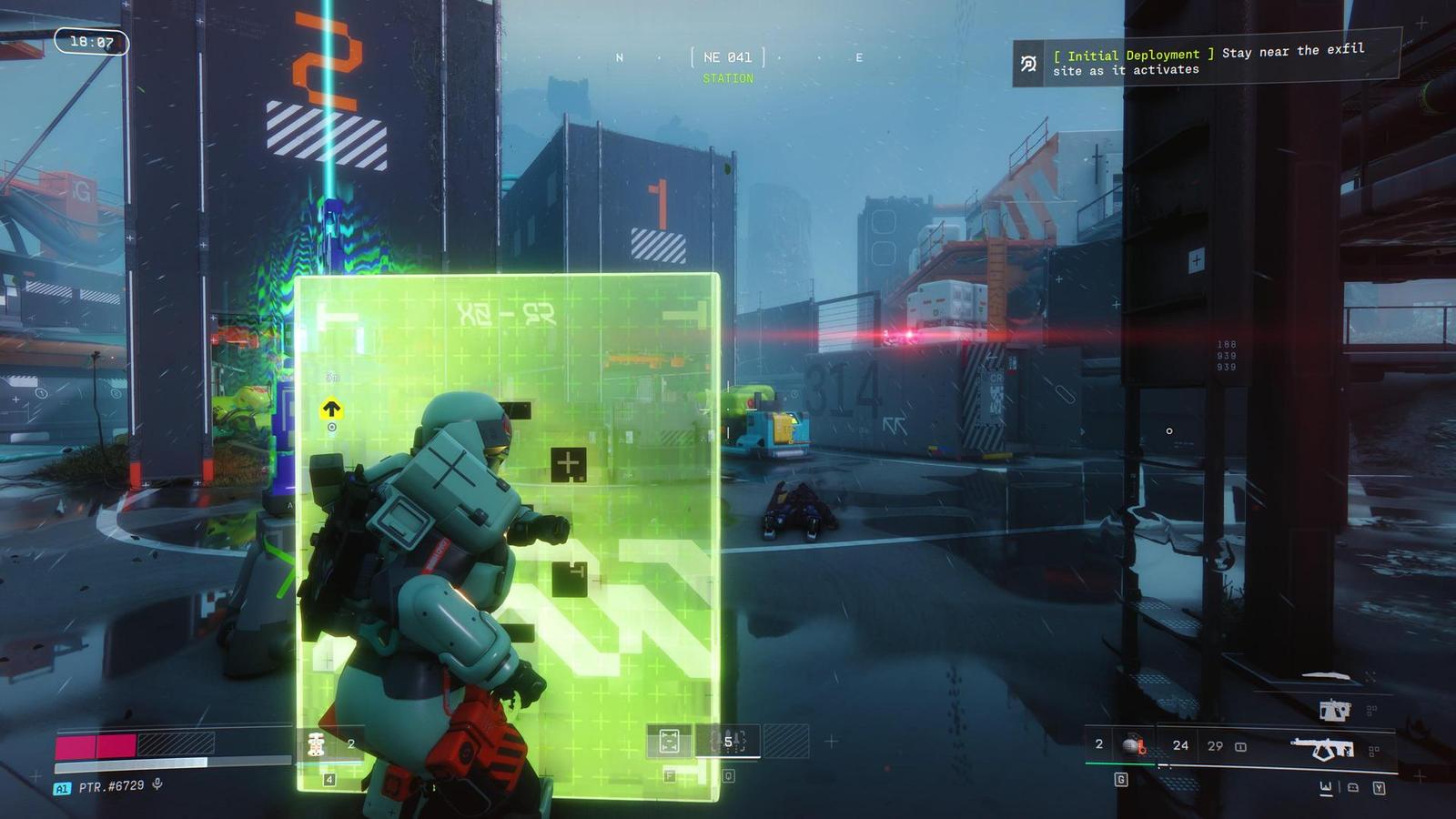This screenshot has height=819, width=1456.
Task: Click the objective tracker's contract icon
Action: tap(1028, 64)
